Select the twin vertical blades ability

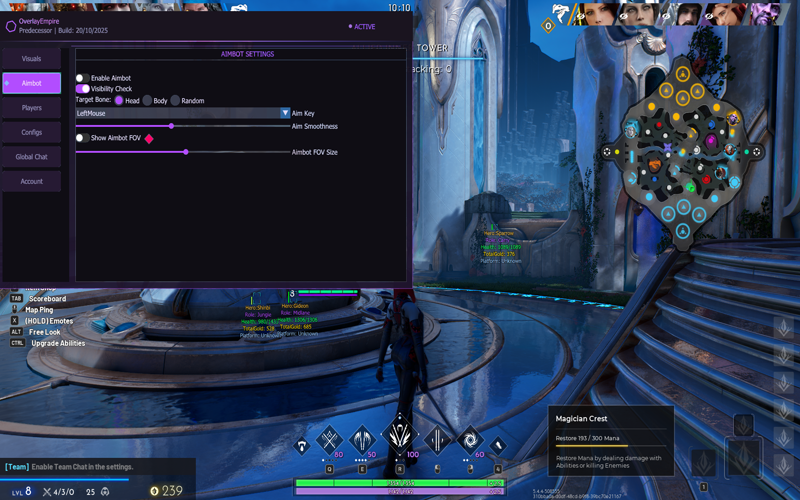click(x=437, y=440)
